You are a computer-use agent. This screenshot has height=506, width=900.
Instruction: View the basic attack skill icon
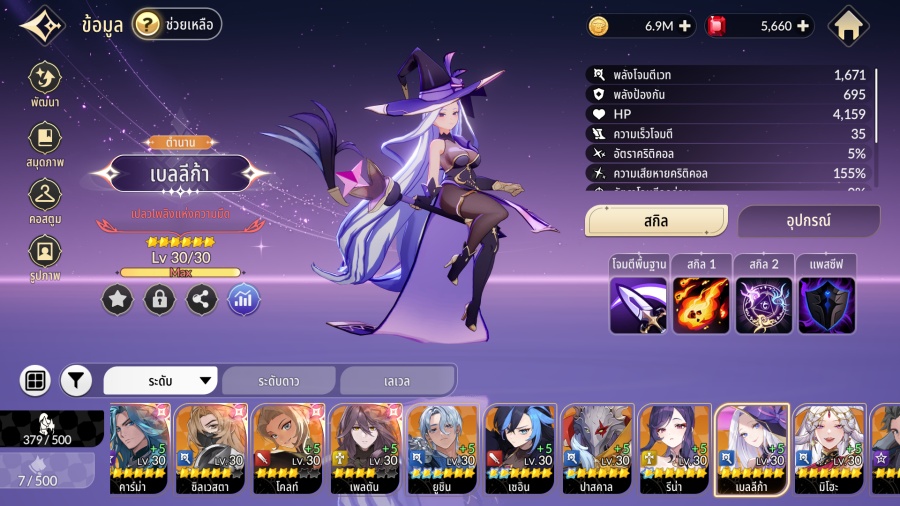[637, 305]
